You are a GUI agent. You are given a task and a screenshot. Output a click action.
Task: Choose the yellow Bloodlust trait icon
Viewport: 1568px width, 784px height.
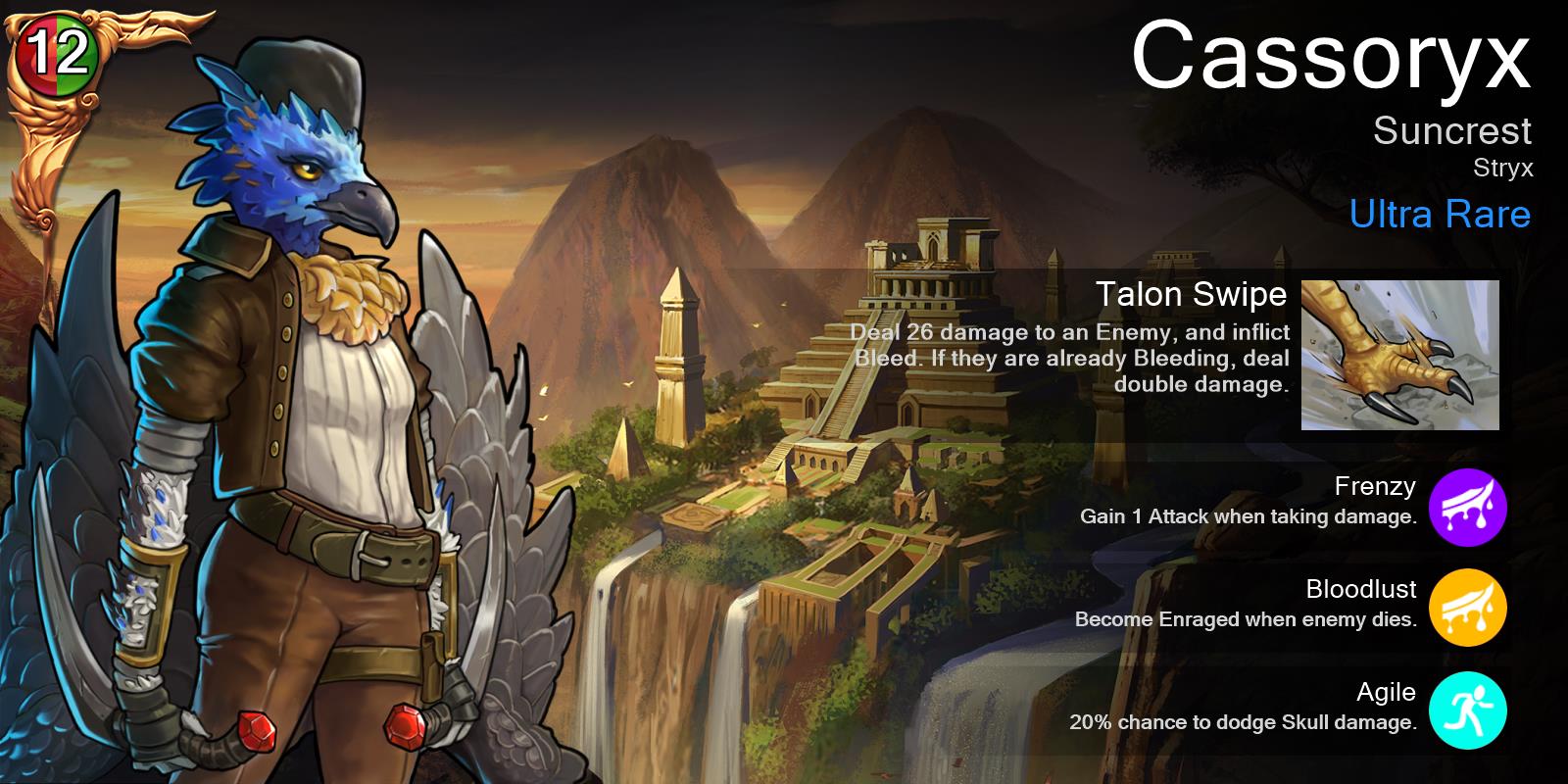[x=1466, y=609]
